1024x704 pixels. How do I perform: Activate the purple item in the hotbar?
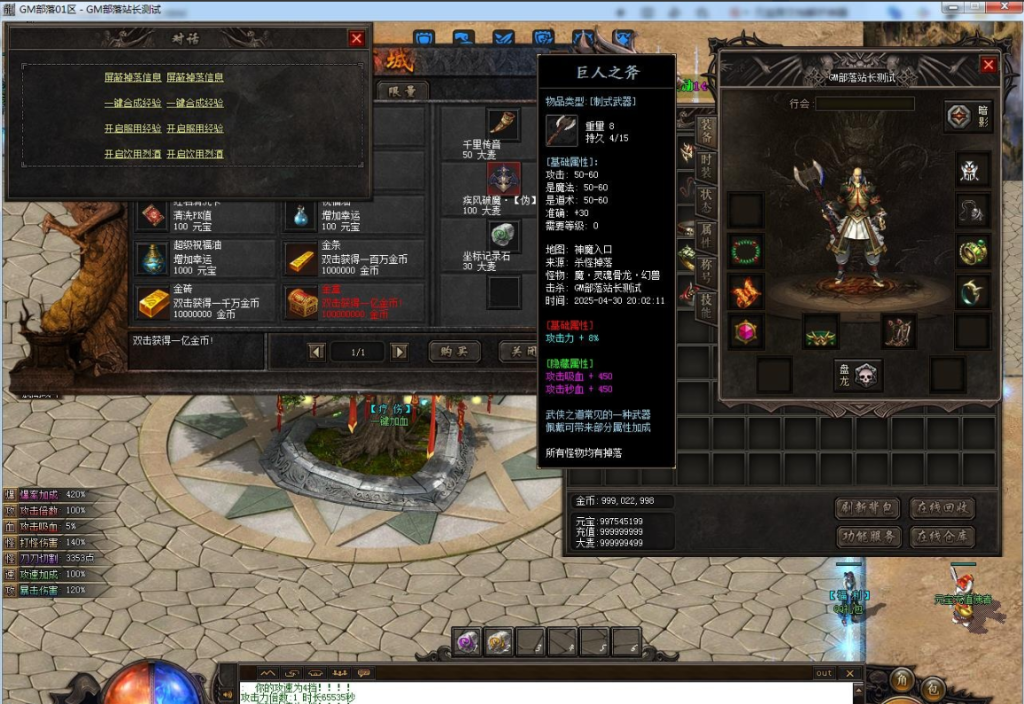click(x=467, y=642)
